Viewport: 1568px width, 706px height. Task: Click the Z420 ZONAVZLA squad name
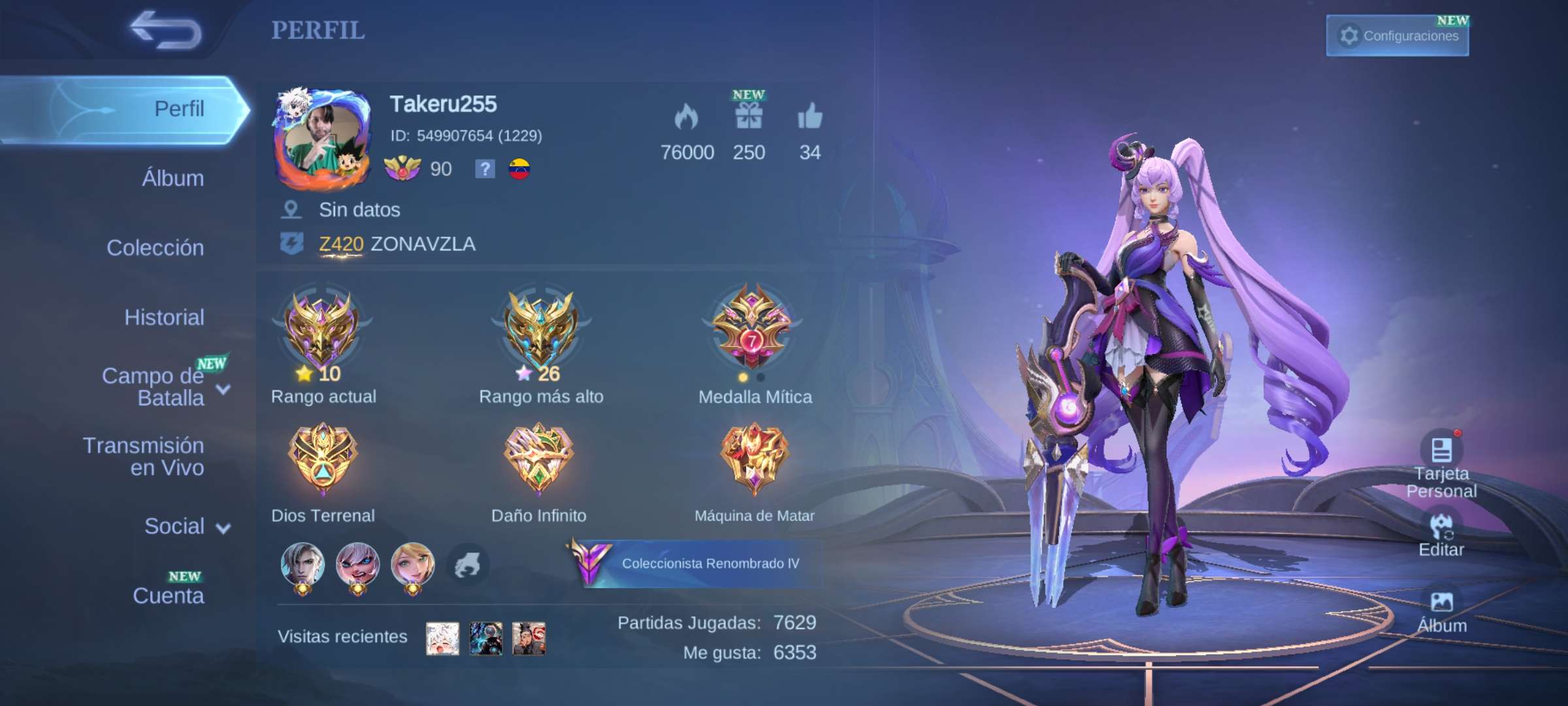coord(397,244)
